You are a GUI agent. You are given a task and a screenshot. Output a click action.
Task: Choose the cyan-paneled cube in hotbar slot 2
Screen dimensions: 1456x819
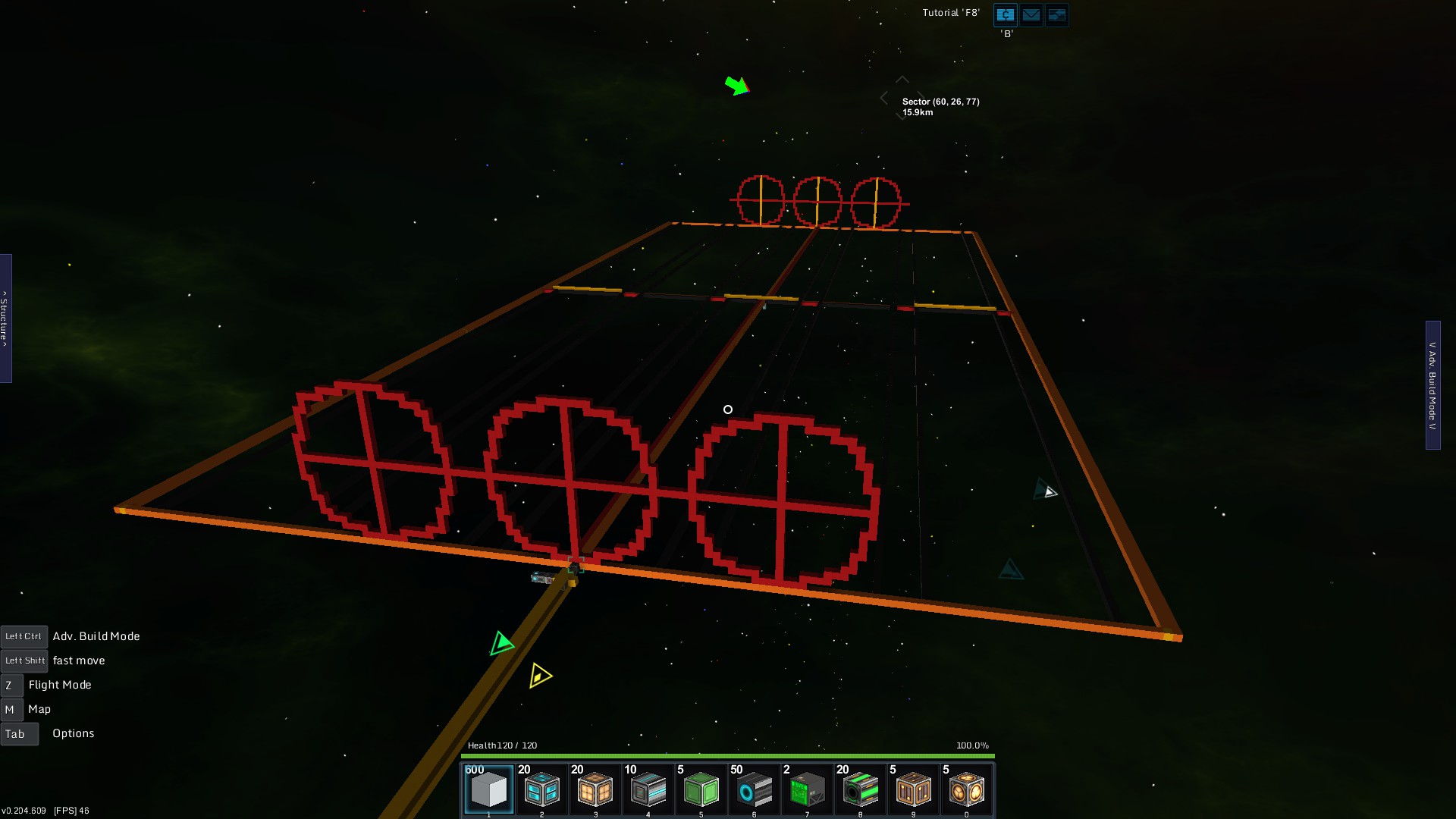click(542, 789)
